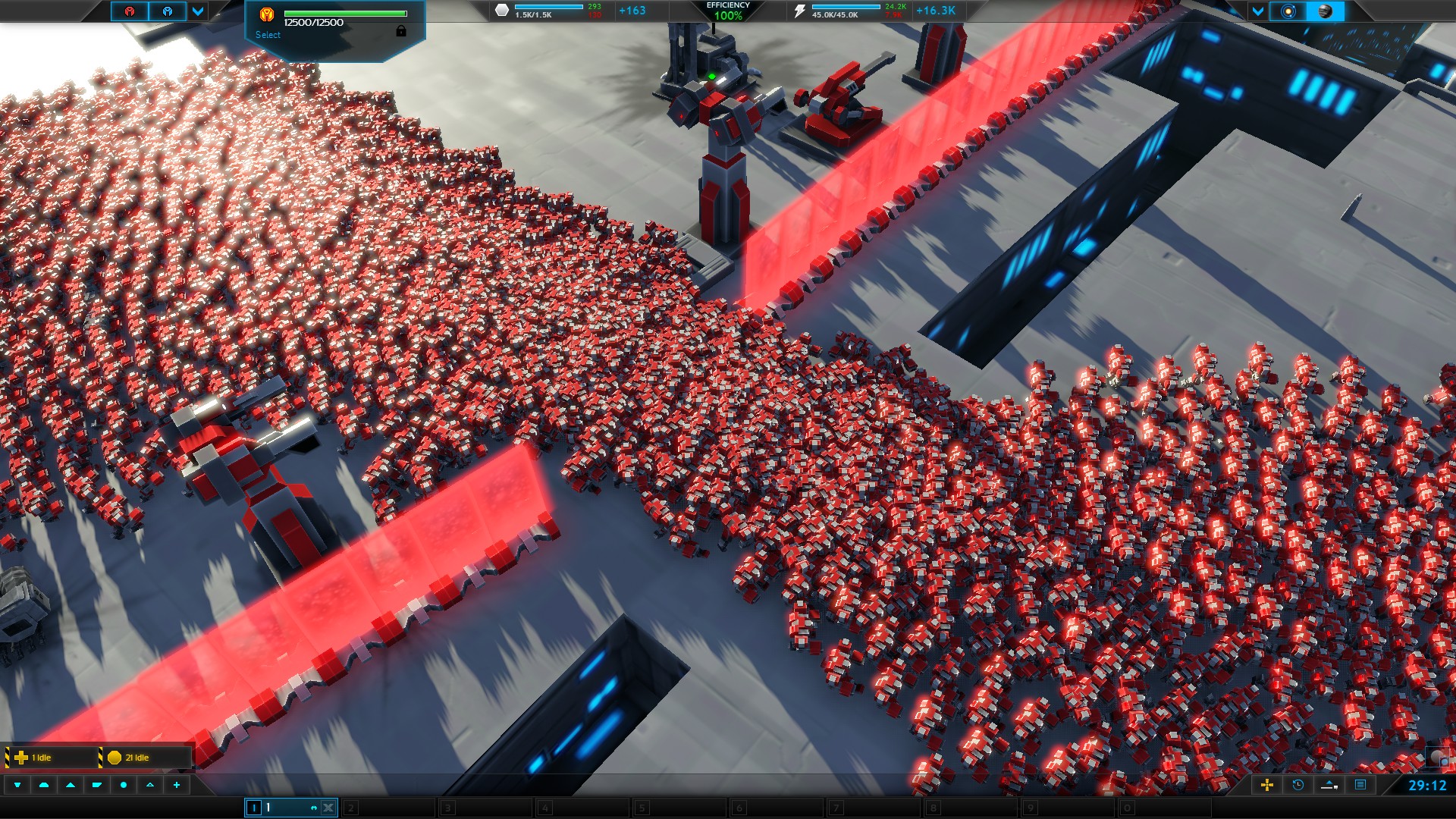Screen dimensions: 1456x819
Task: Switch to the planet view icon
Action: pyautogui.click(x=1325, y=11)
